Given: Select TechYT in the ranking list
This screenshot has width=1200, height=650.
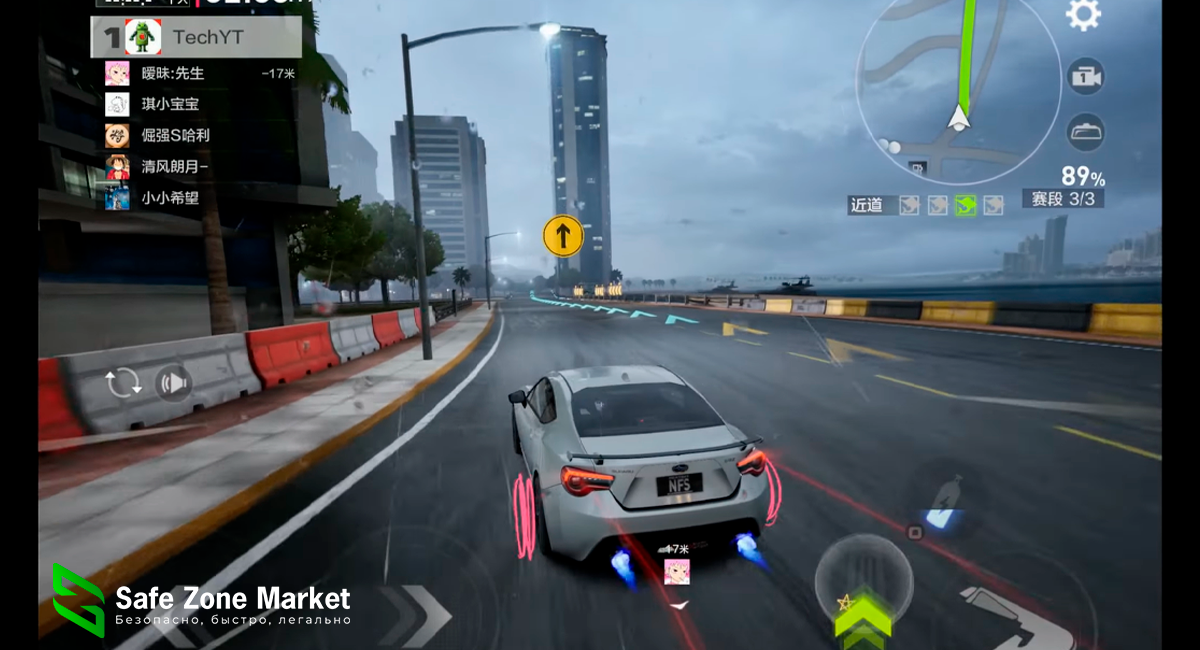Looking at the screenshot, I should coord(196,38).
